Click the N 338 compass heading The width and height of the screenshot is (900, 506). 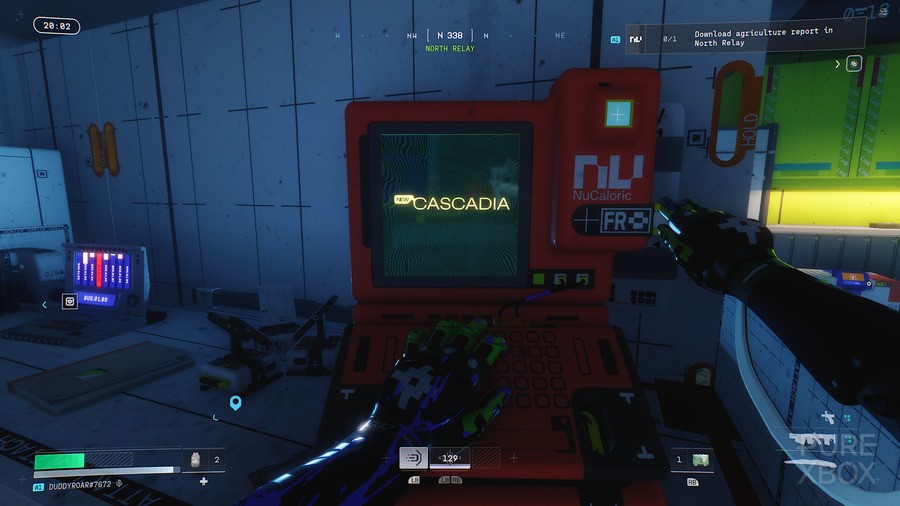click(449, 35)
